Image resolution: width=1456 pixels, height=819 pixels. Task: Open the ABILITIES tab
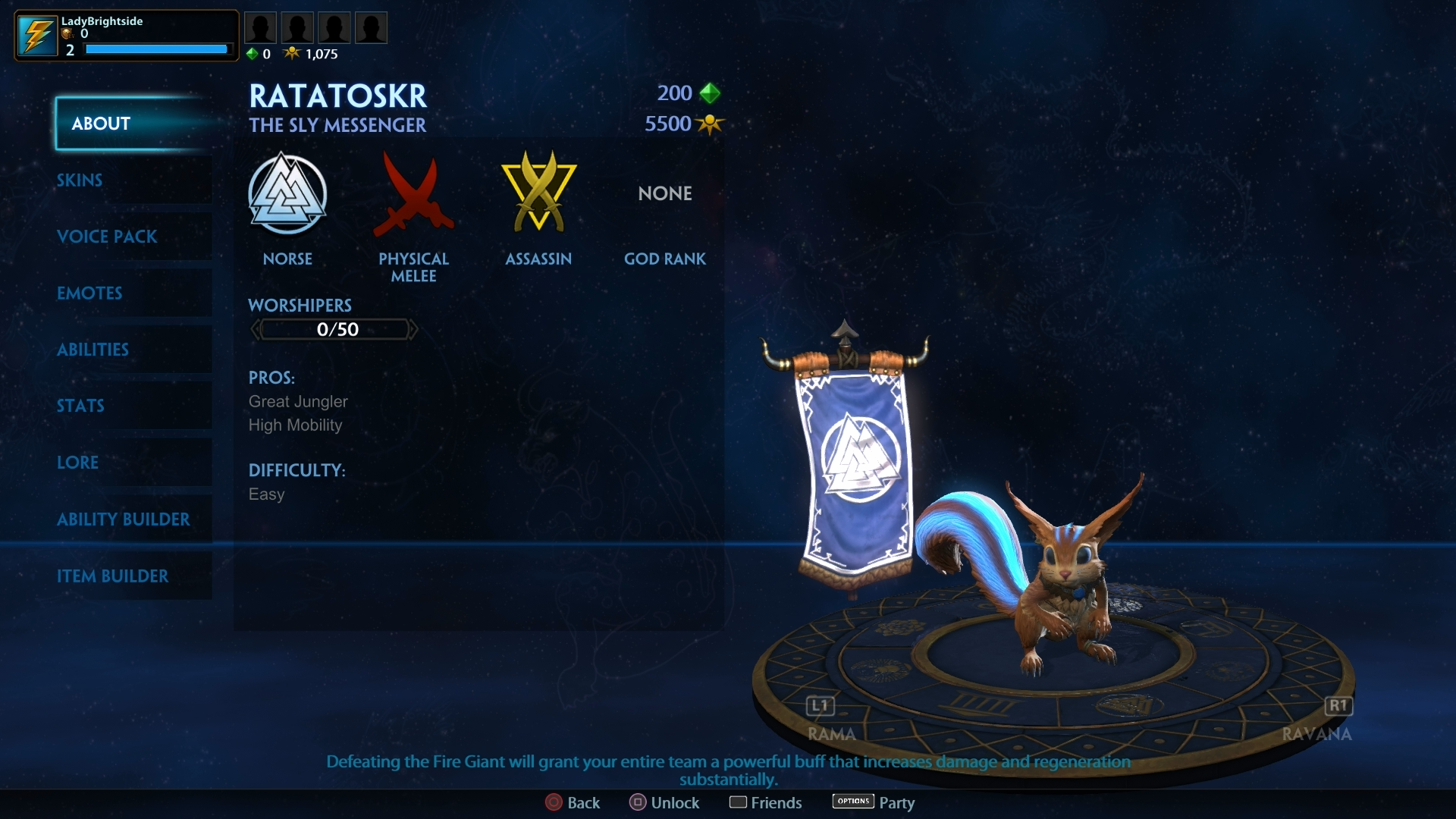click(x=93, y=350)
